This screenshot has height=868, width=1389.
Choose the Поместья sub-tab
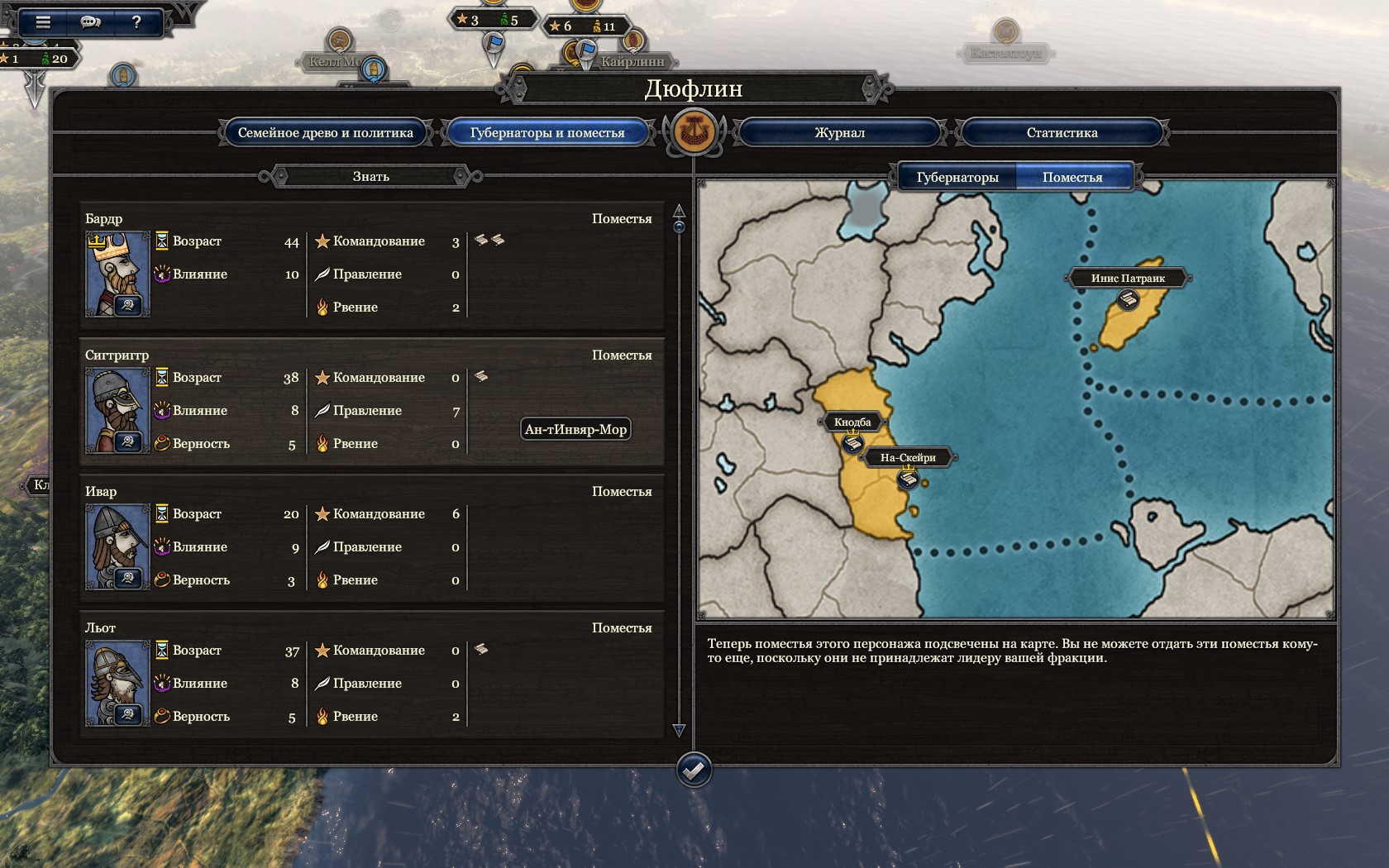pyautogui.click(x=1072, y=177)
